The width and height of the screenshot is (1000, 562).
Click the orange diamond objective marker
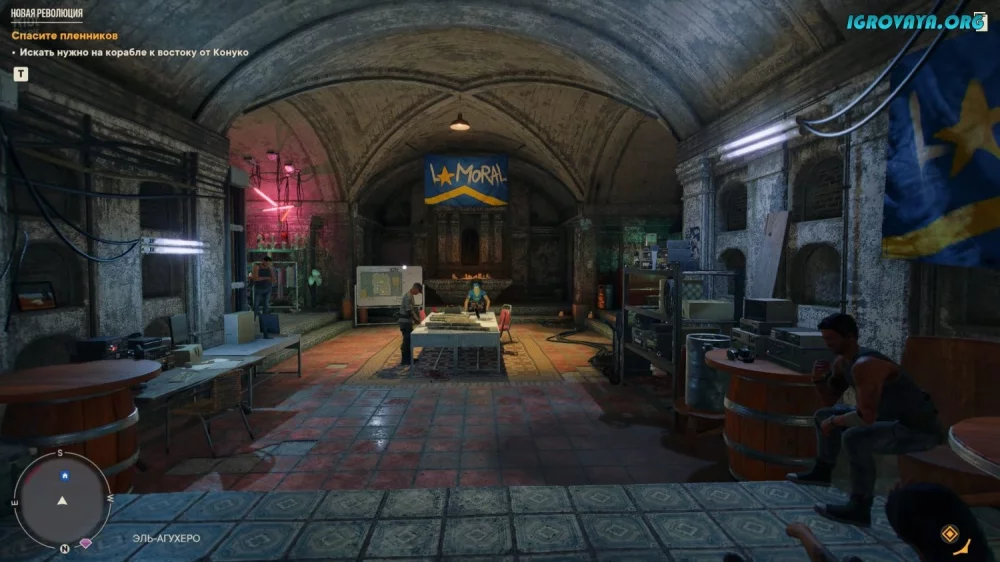click(949, 534)
